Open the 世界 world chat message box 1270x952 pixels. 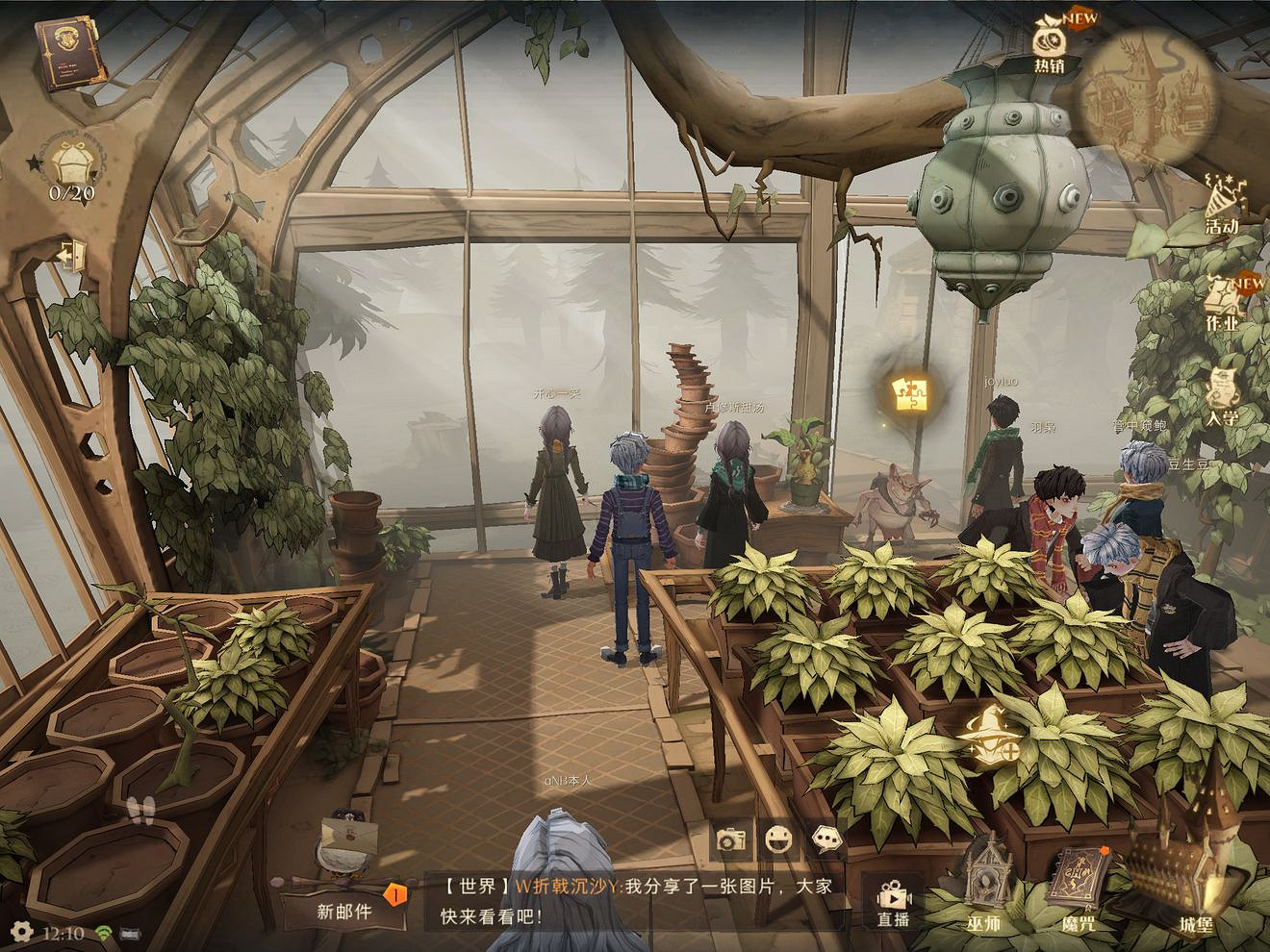[633, 900]
